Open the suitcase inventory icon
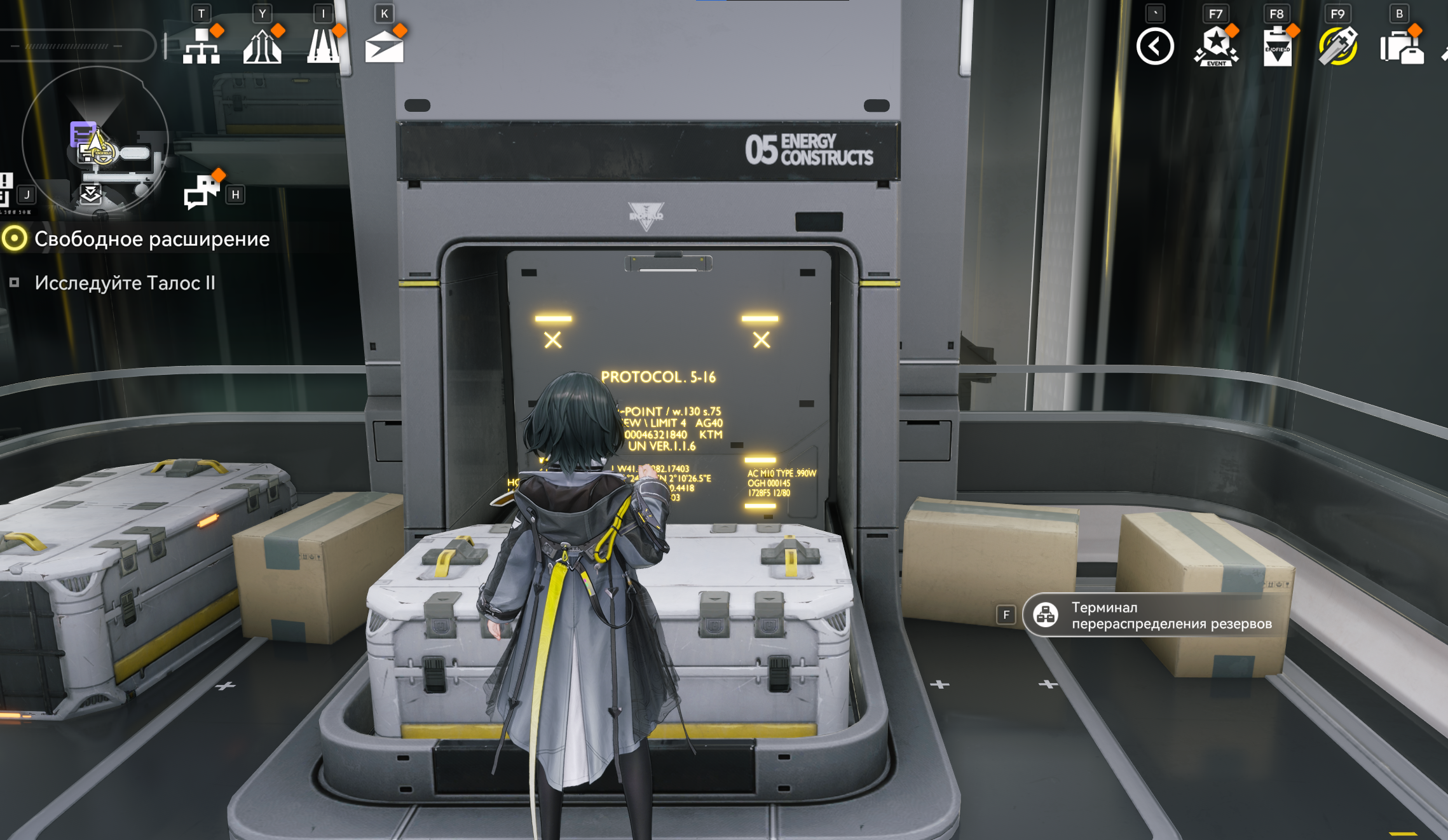The height and width of the screenshot is (840, 1448). 1401,46
